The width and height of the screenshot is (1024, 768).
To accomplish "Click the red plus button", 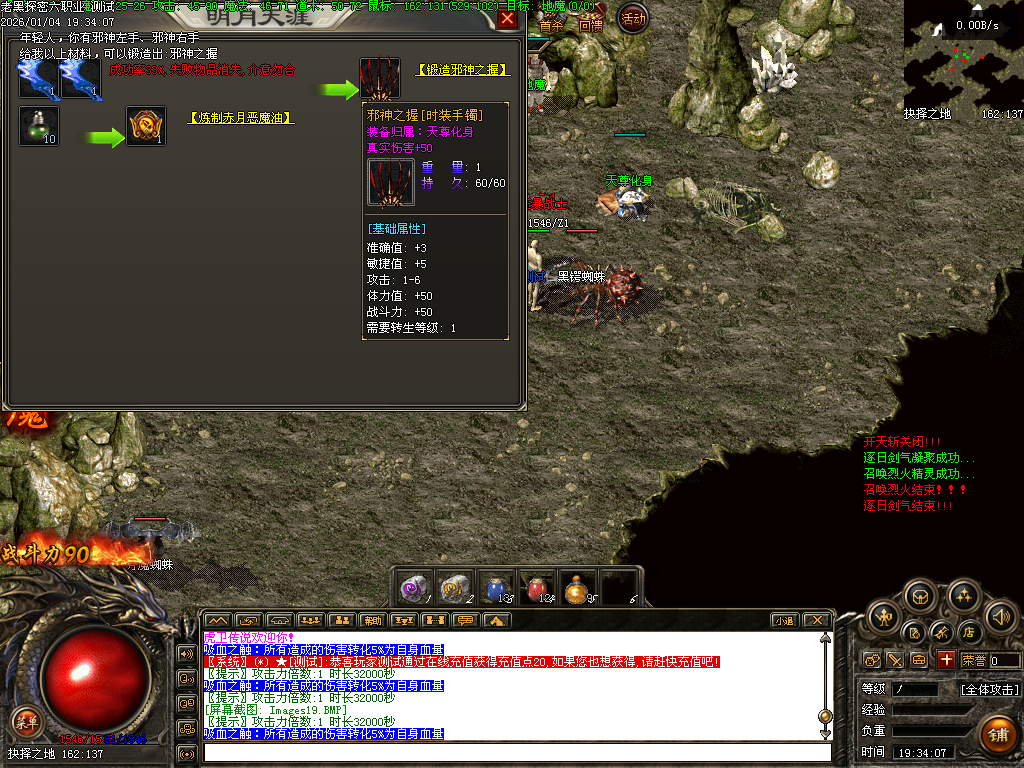I will click(x=946, y=660).
